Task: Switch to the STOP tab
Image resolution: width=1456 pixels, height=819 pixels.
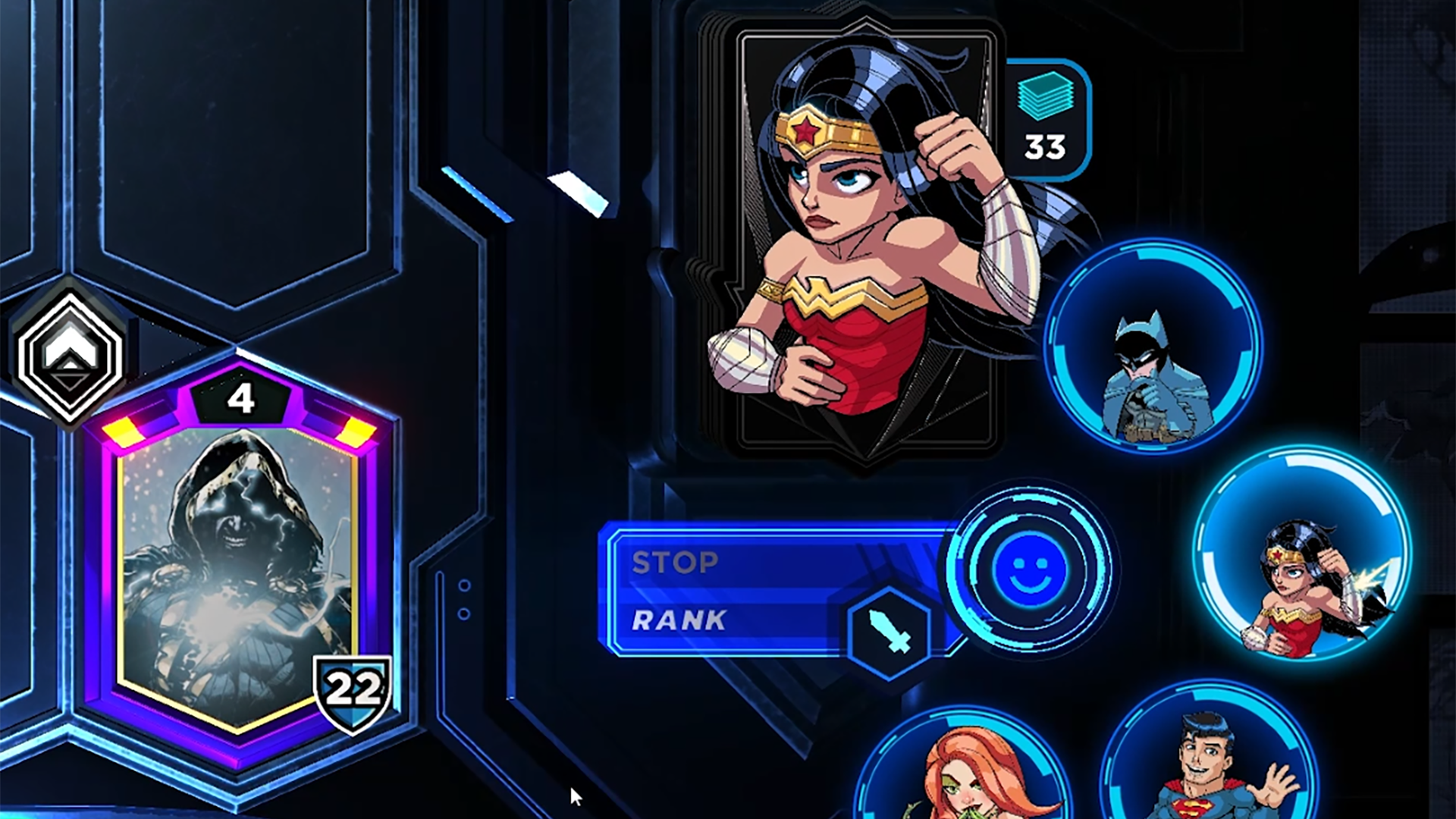Action: coord(675,564)
